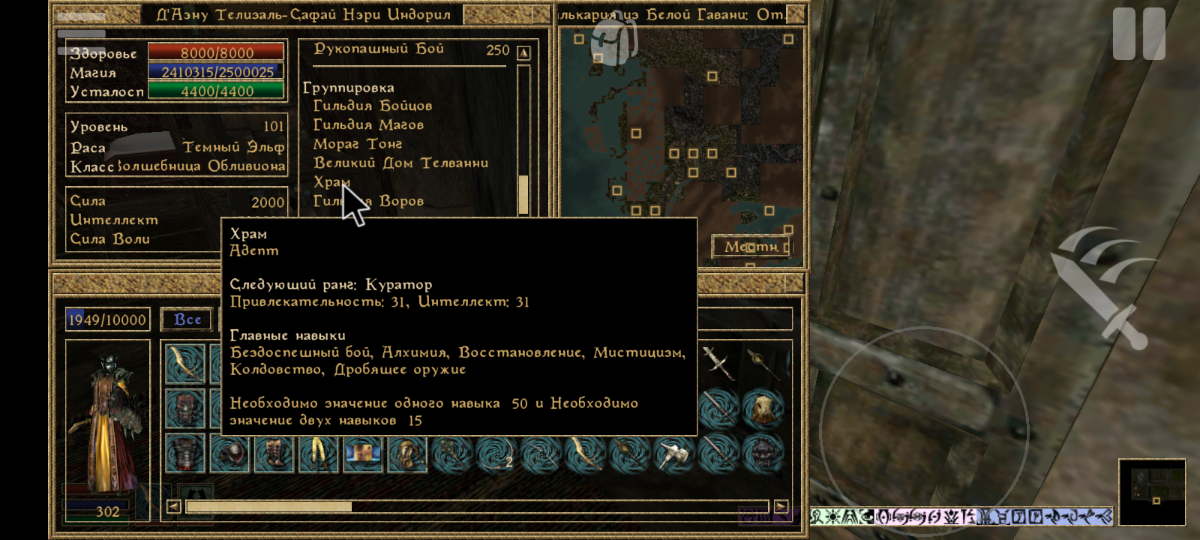Select the Раса race row
Viewport: 1200px width, 540px height.
coord(150,147)
